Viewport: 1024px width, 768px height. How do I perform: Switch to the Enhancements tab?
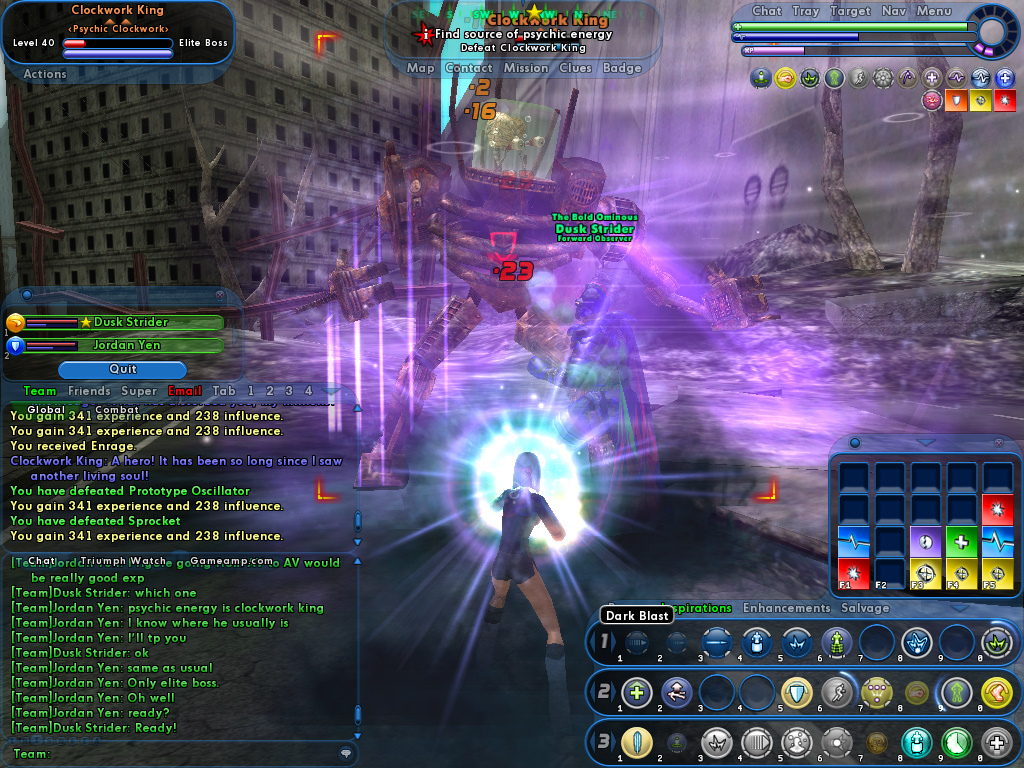(786, 608)
